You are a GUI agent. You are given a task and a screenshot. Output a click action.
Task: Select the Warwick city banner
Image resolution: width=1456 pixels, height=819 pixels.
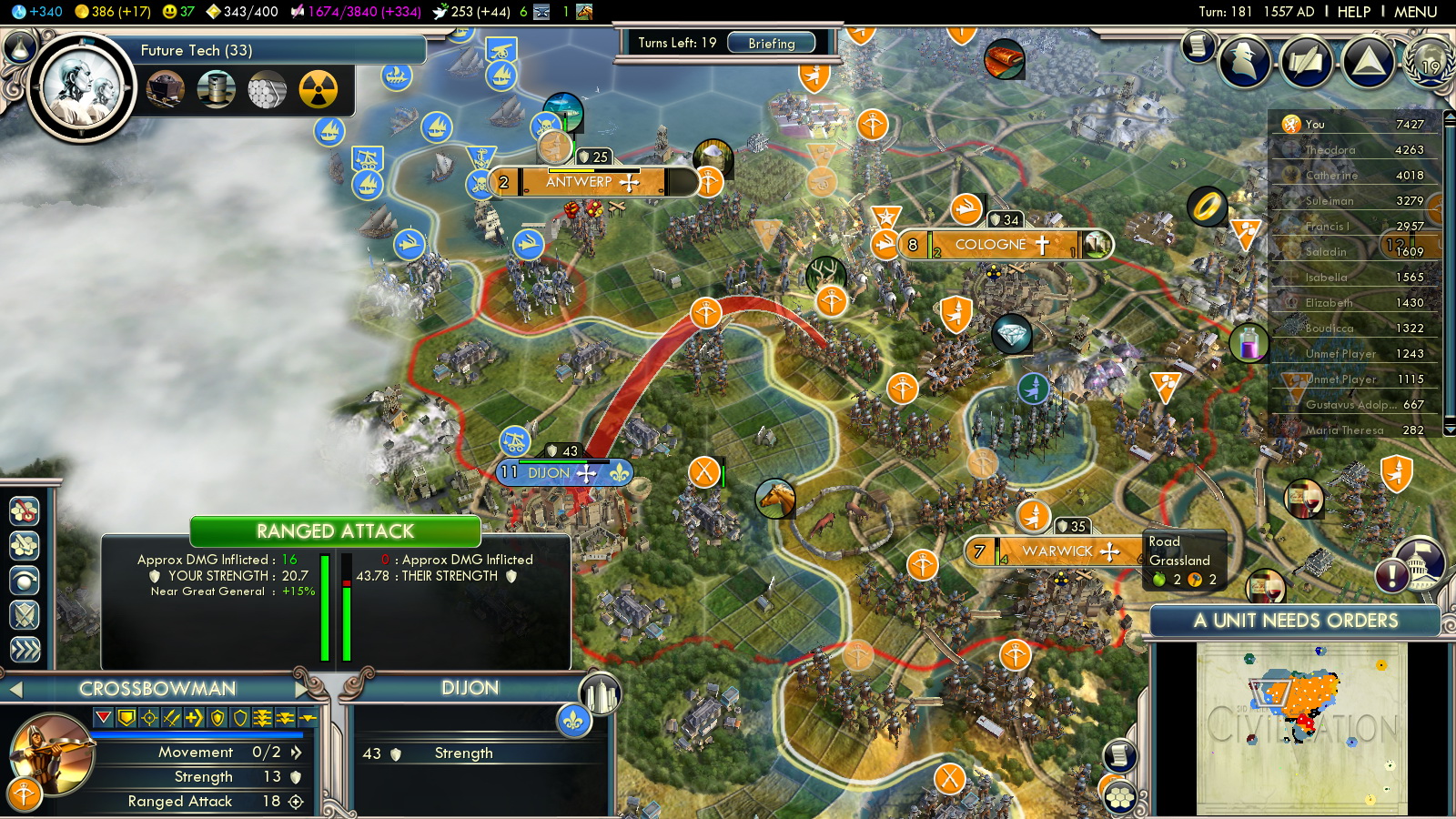click(x=1057, y=551)
